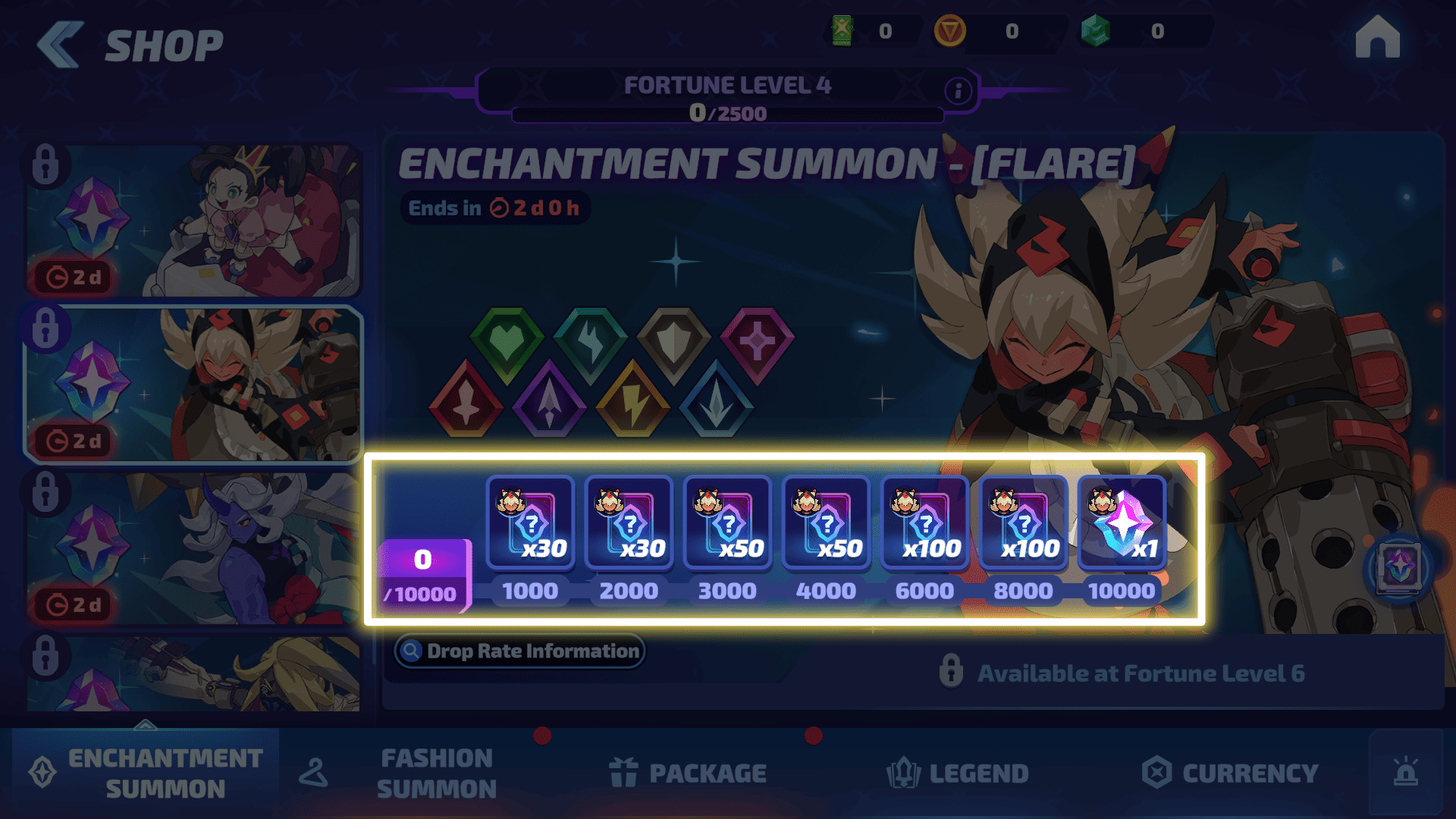
Task: Switch to Fashion Summon tab
Action: pos(436,773)
